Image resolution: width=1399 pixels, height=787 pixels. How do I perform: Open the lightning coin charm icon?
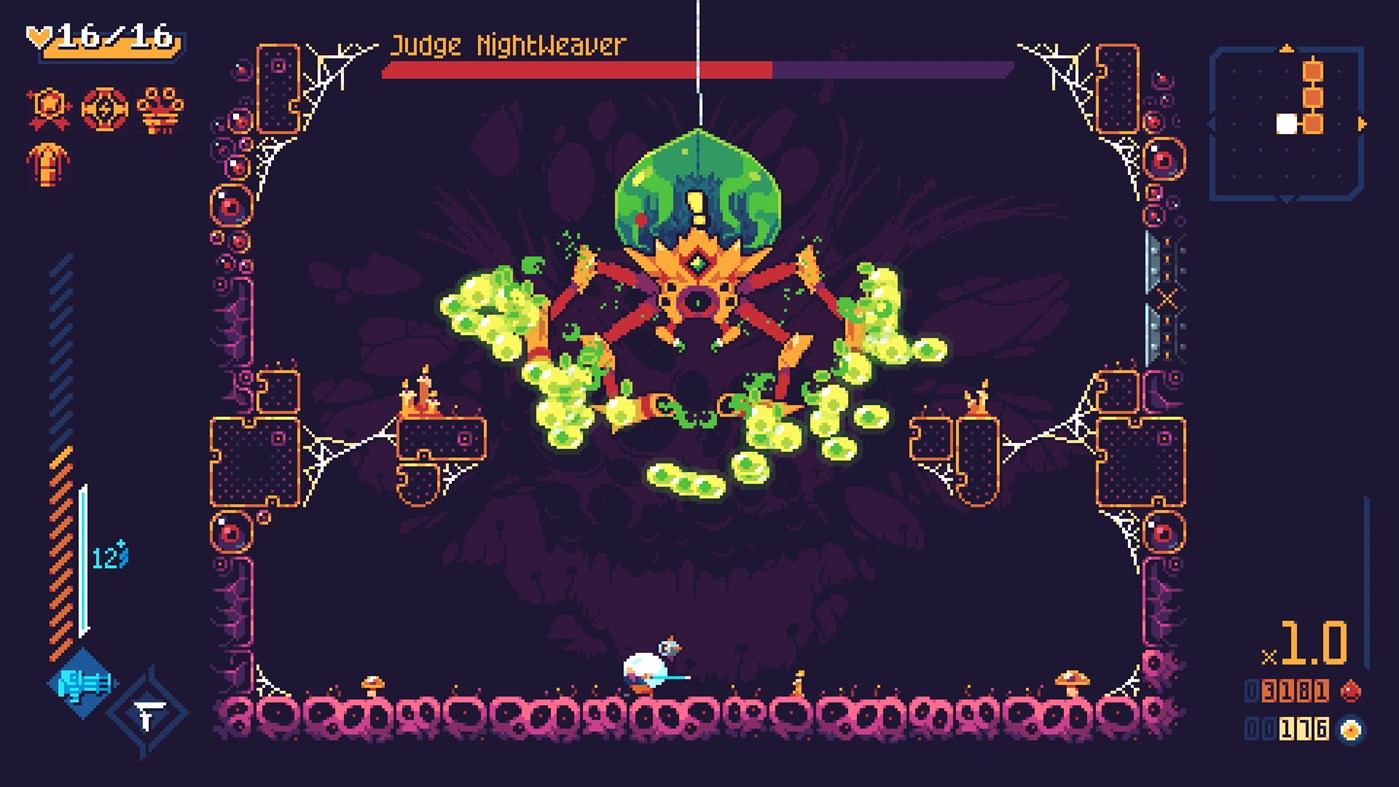(x=104, y=106)
